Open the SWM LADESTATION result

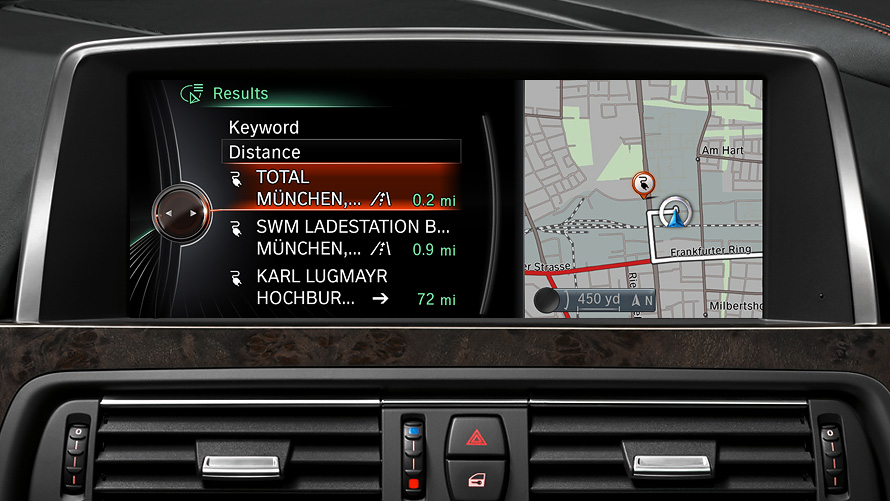[x=340, y=238]
